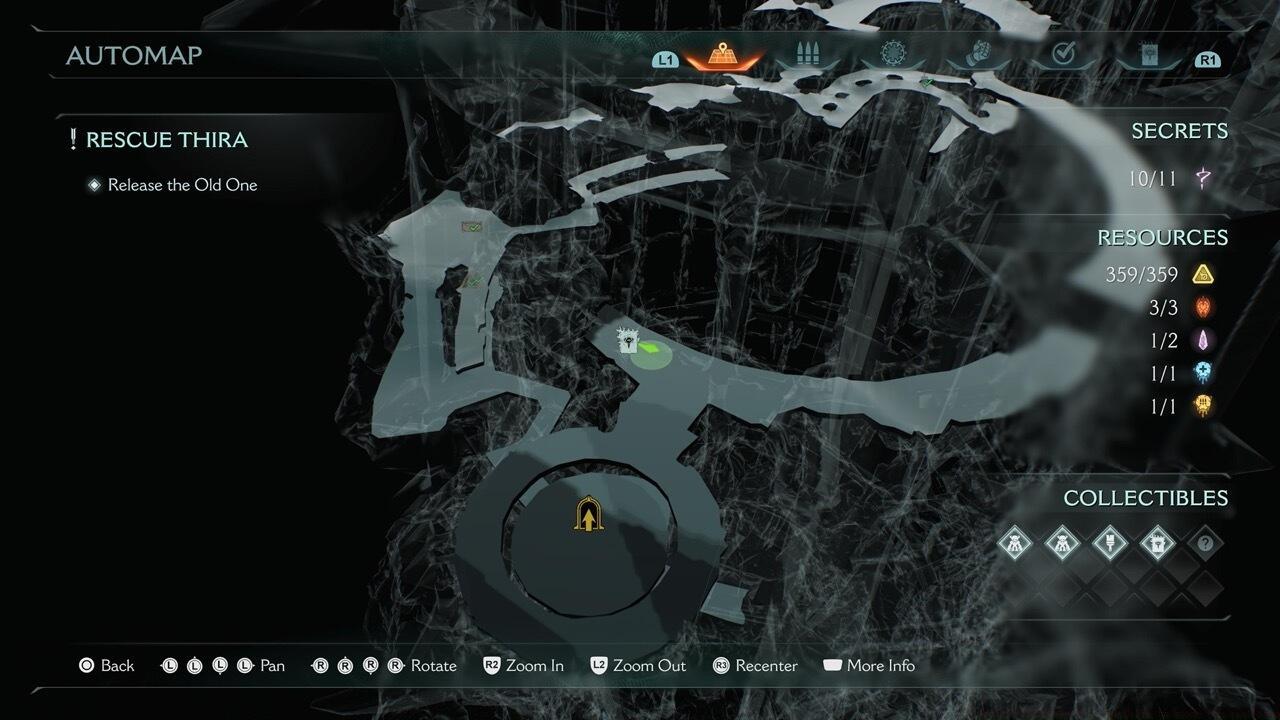The height and width of the screenshot is (720, 1280).
Task: Choose the paintbrush collectible icon
Action: point(1109,543)
